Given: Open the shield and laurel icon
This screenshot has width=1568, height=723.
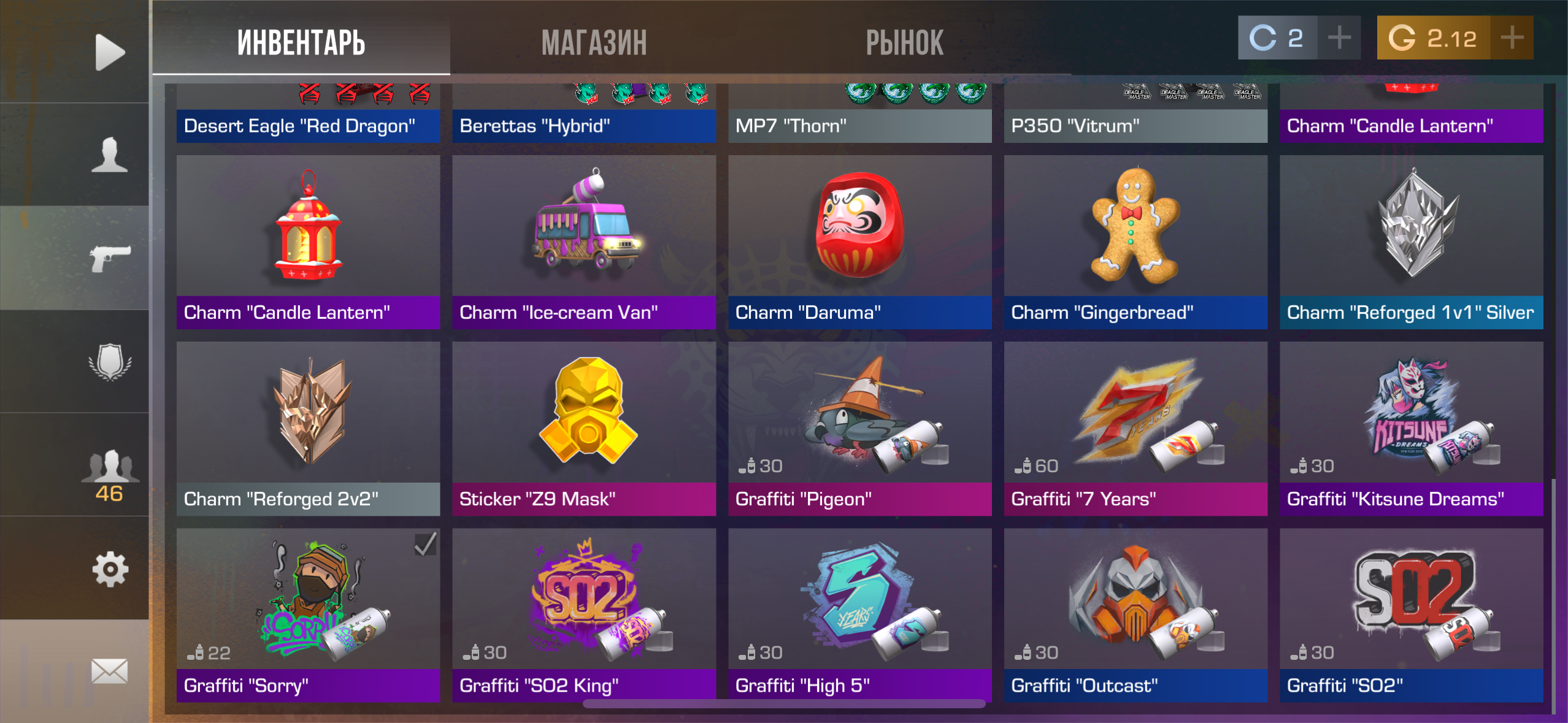Looking at the screenshot, I should [x=110, y=362].
